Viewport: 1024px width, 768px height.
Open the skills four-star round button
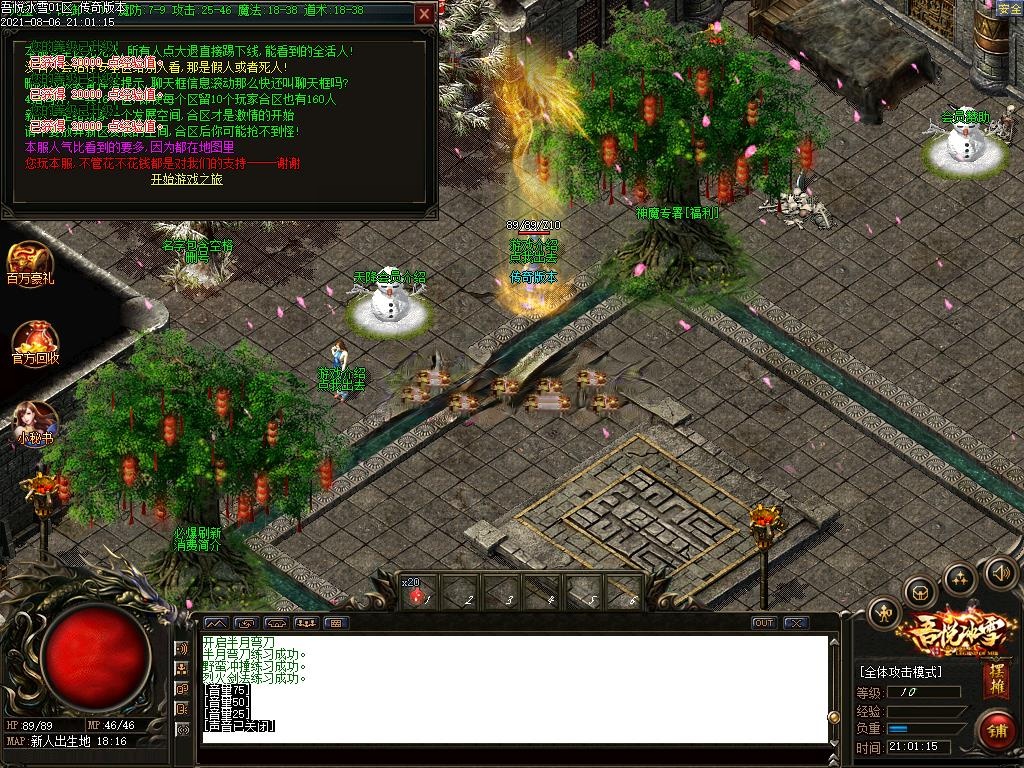(959, 578)
